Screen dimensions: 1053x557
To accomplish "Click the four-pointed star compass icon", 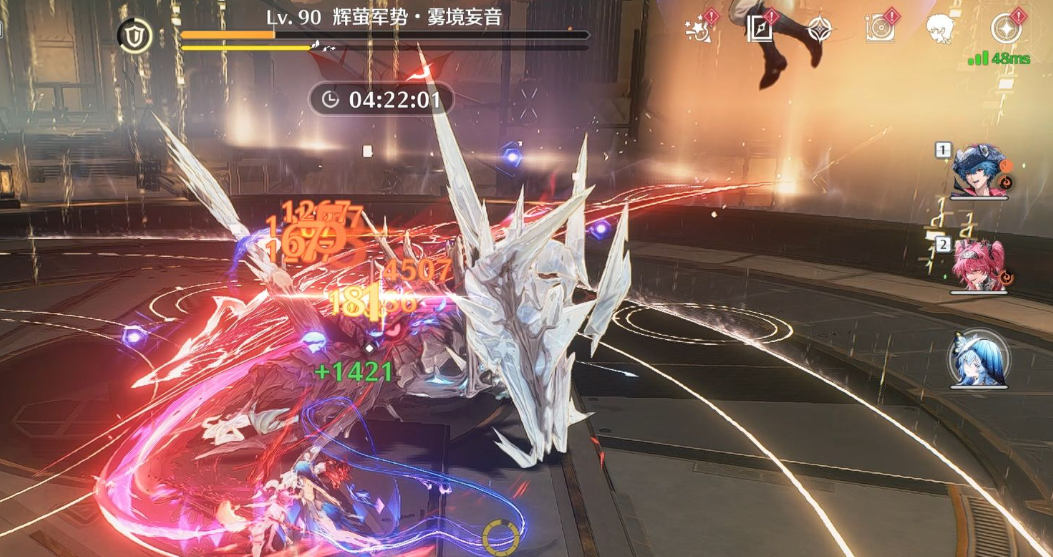I will (820, 29).
